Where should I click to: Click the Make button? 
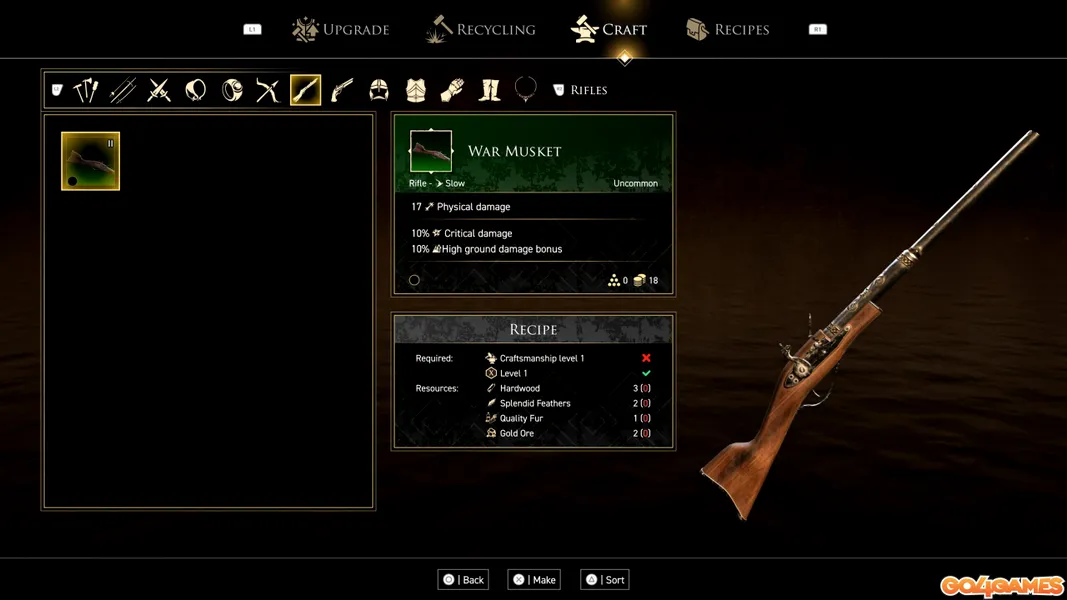click(534, 580)
